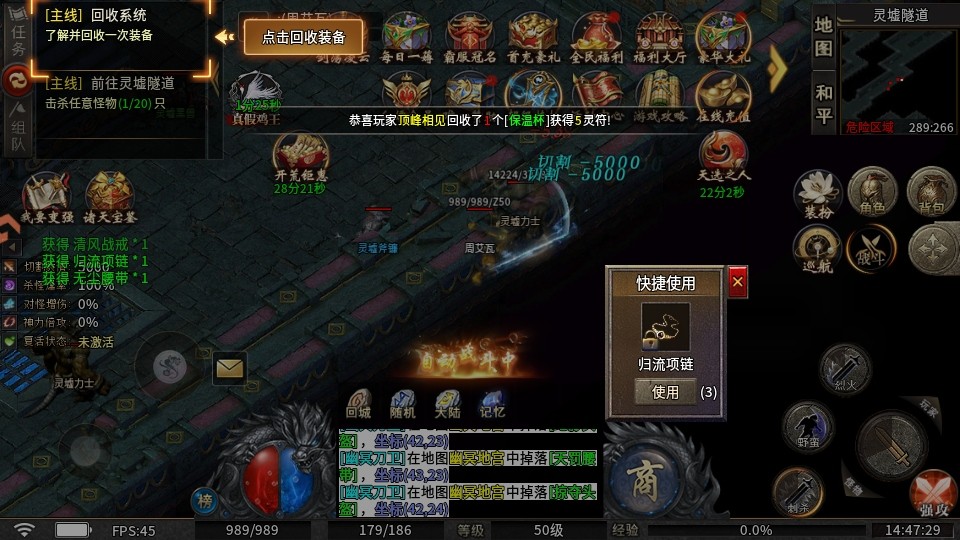Open the 背包 backpack
The image size is (960, 540).
pos(929,190)
